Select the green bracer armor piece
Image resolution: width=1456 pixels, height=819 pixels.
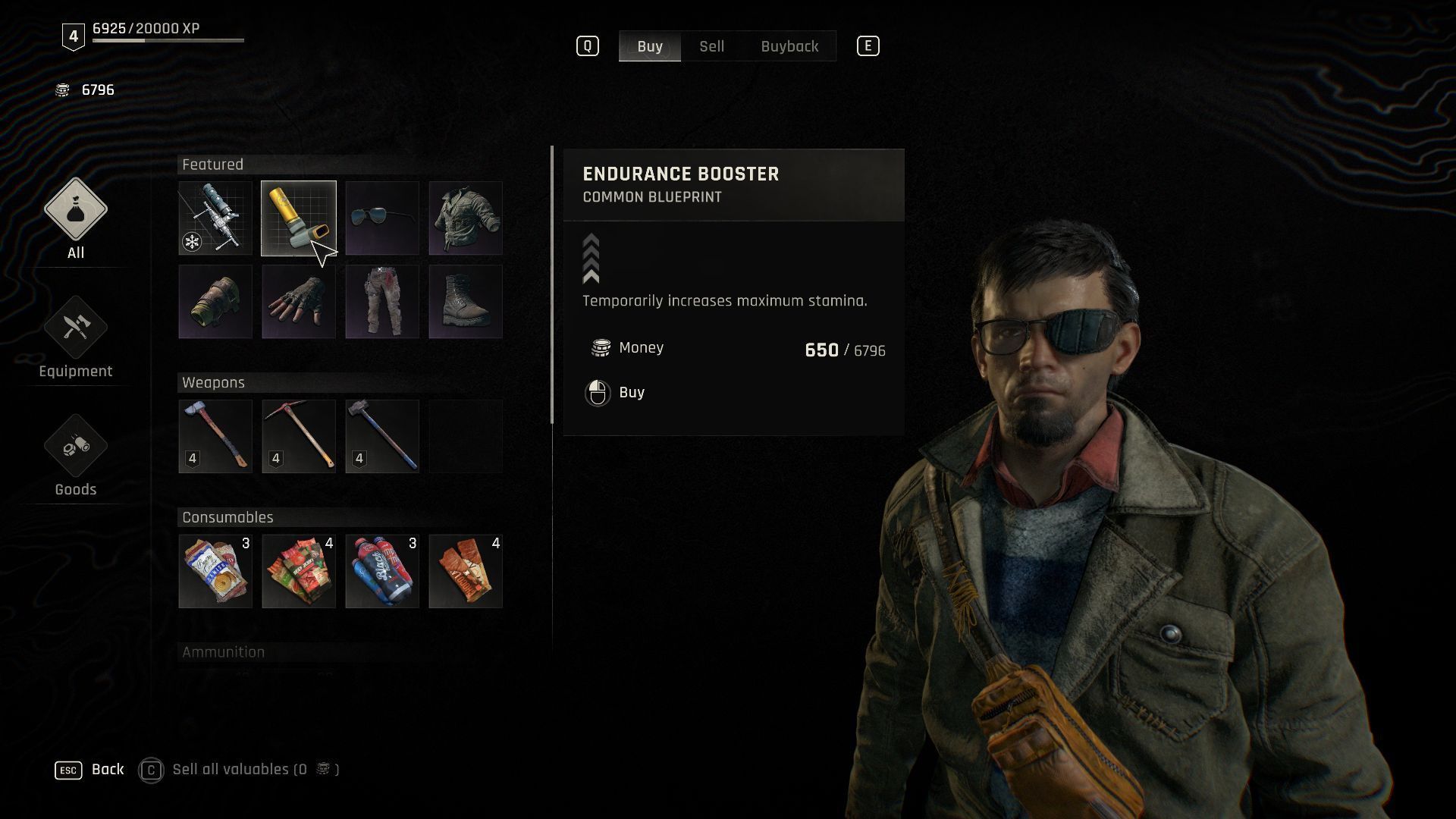(215, 302)
